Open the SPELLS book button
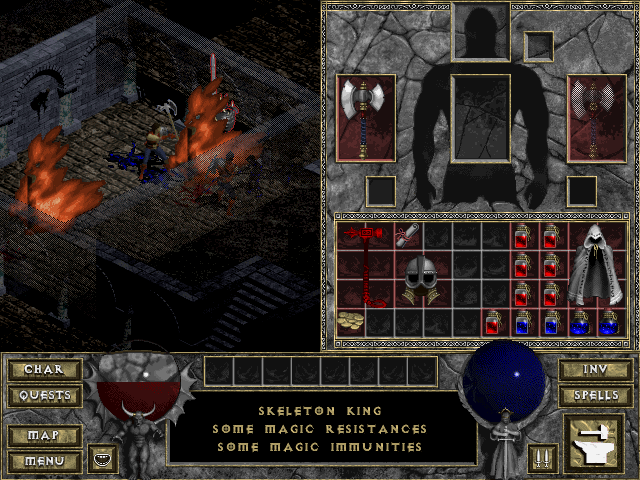The image size is (640, 480). pos(594,395)
